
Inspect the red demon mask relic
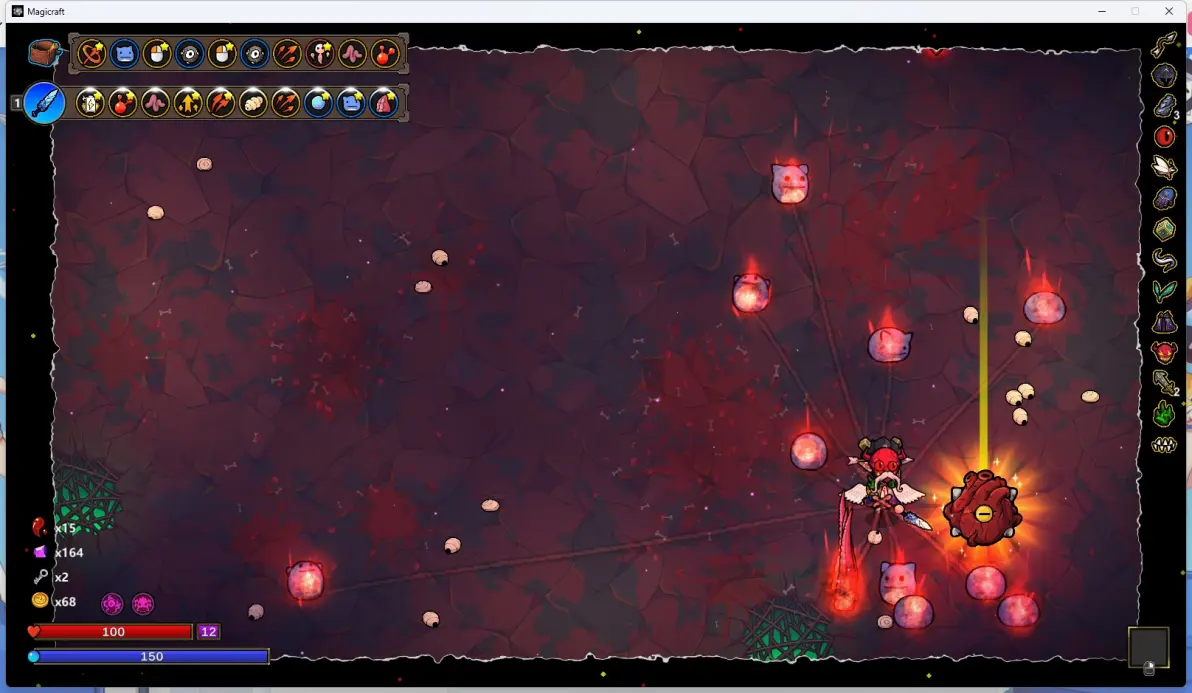click(x=1164, y=352)
